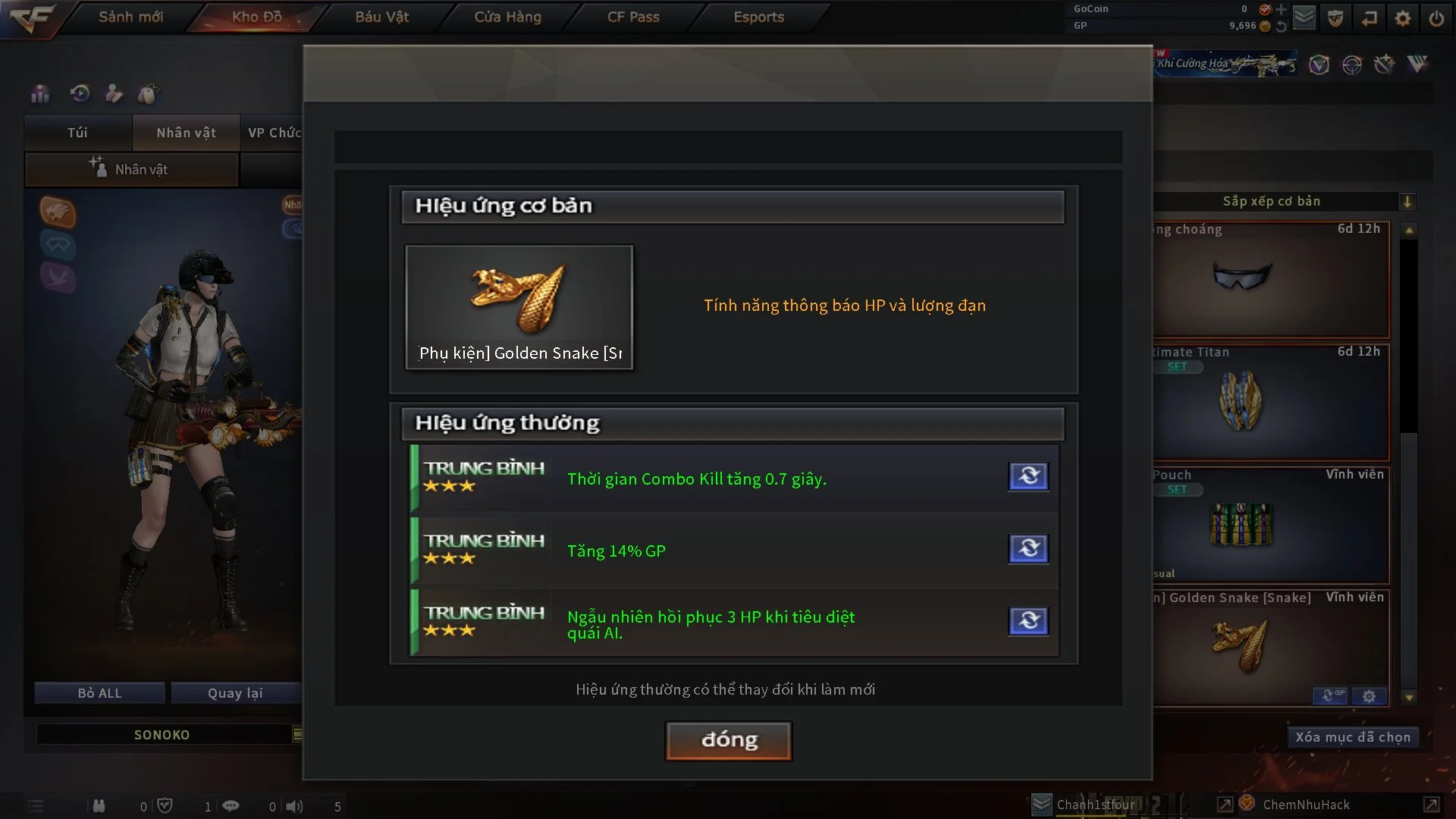
Task: Open the Sắp xếp cơ bản sort dropdown
Action: (1407, 202)
